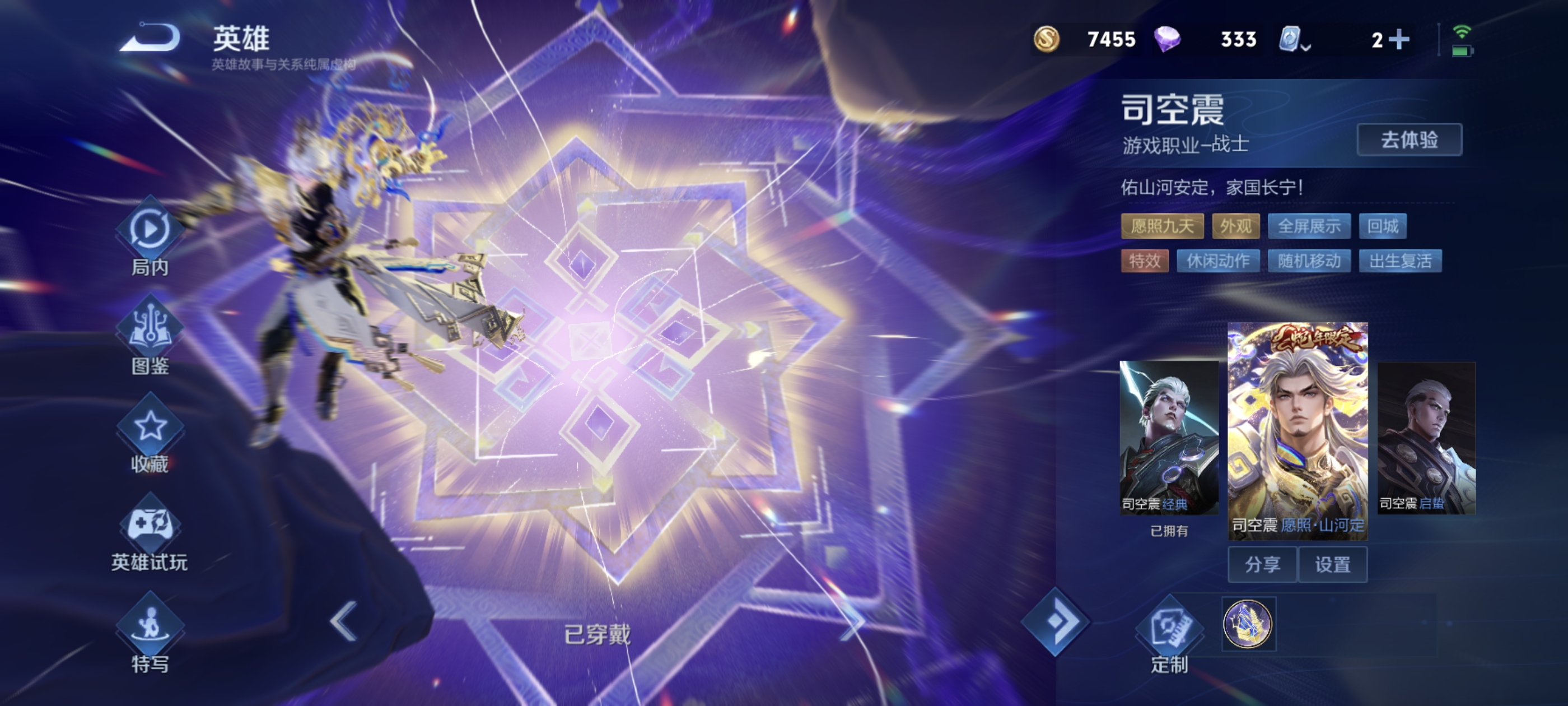Select the 外观 appearance tag
The width and height of the screenshot is (1568, 706).
(1235, 226)
